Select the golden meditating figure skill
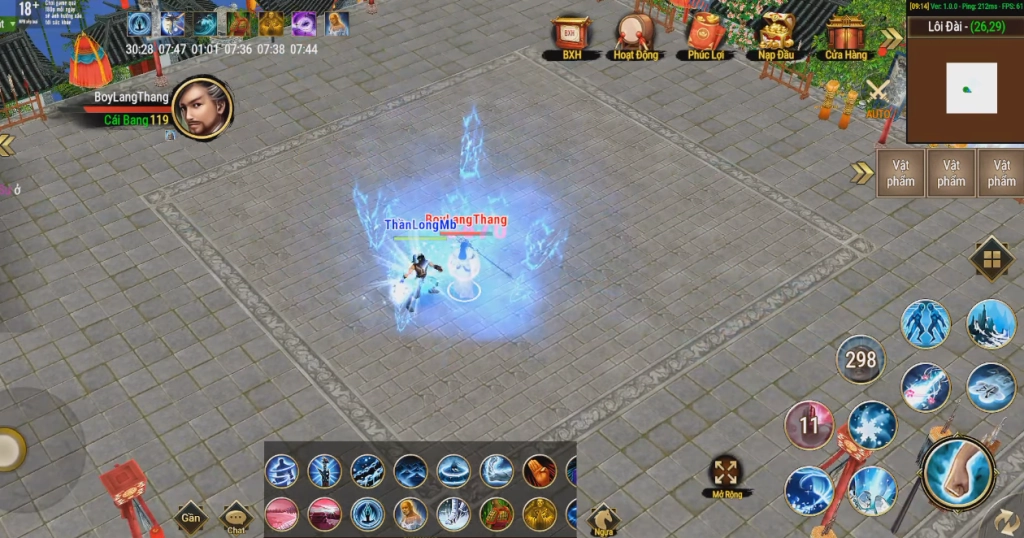Viewport: 1024px width, 538px height. click(x=539, y=513)
